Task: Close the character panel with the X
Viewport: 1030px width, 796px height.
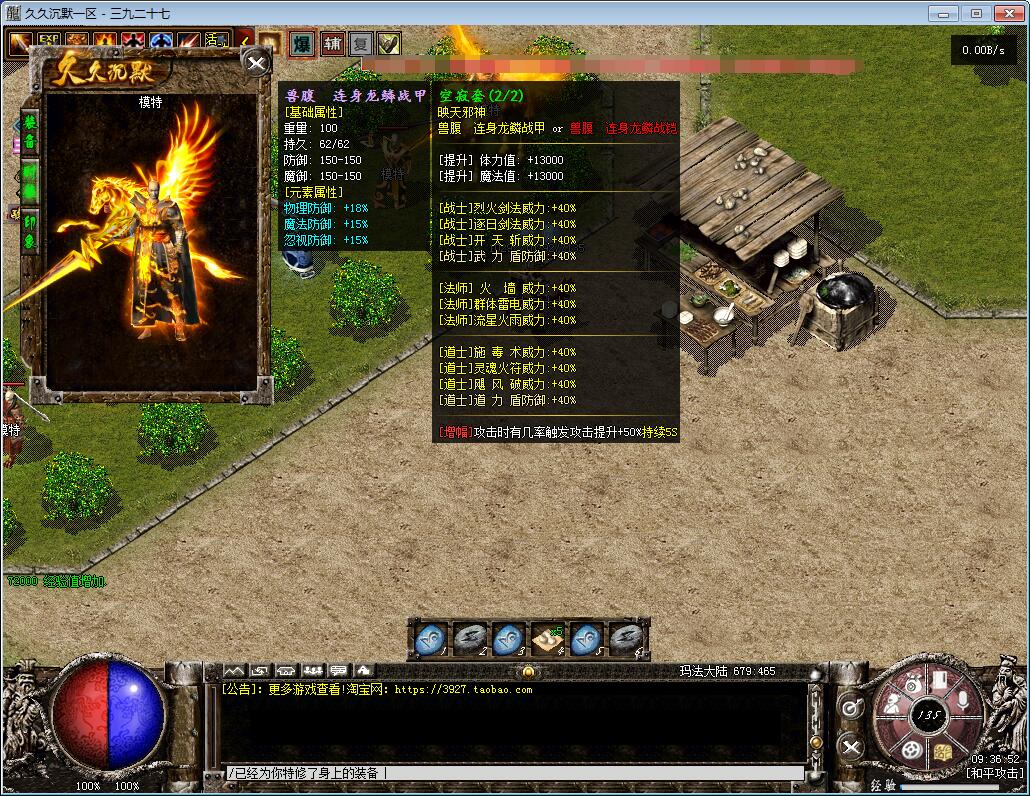Action: click(x=257, y=64)
